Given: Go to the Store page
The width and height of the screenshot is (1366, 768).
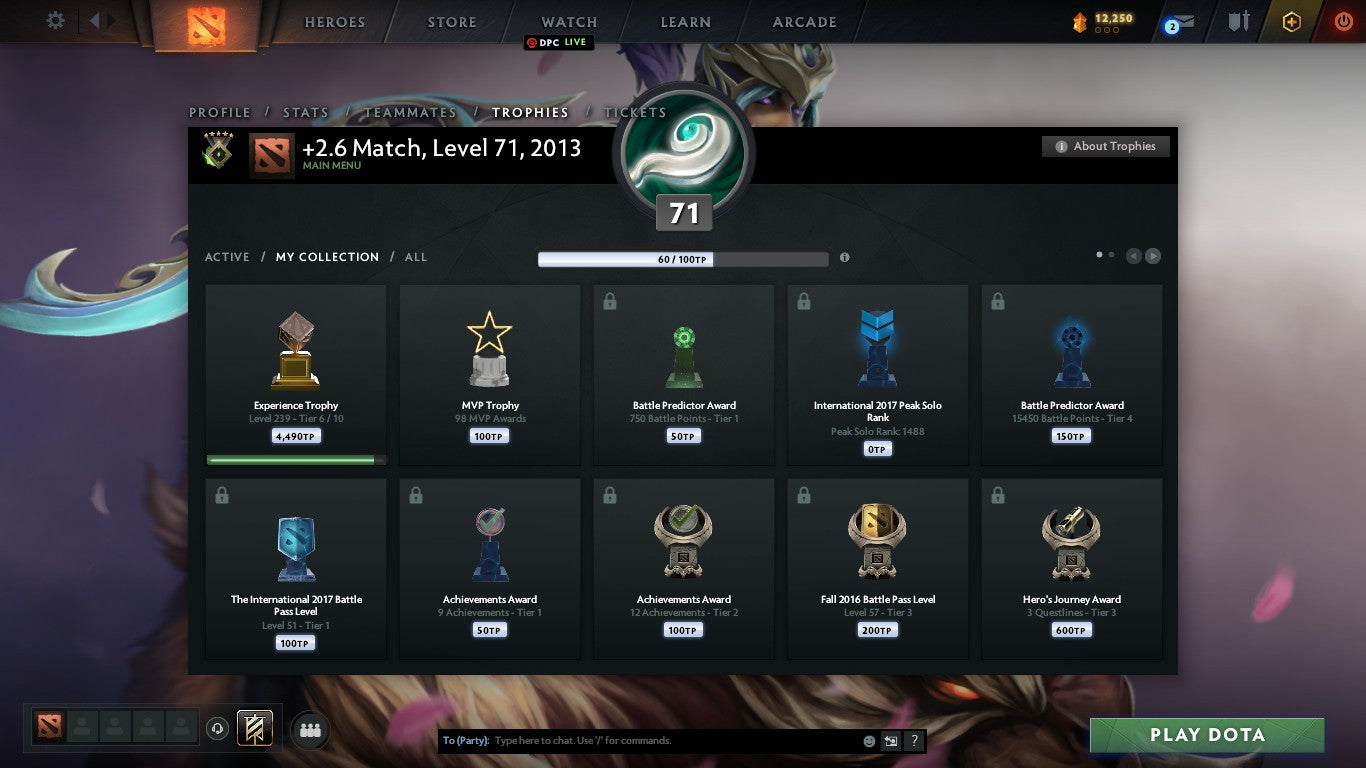Looking at the screenshot, I should click(452, 22).
